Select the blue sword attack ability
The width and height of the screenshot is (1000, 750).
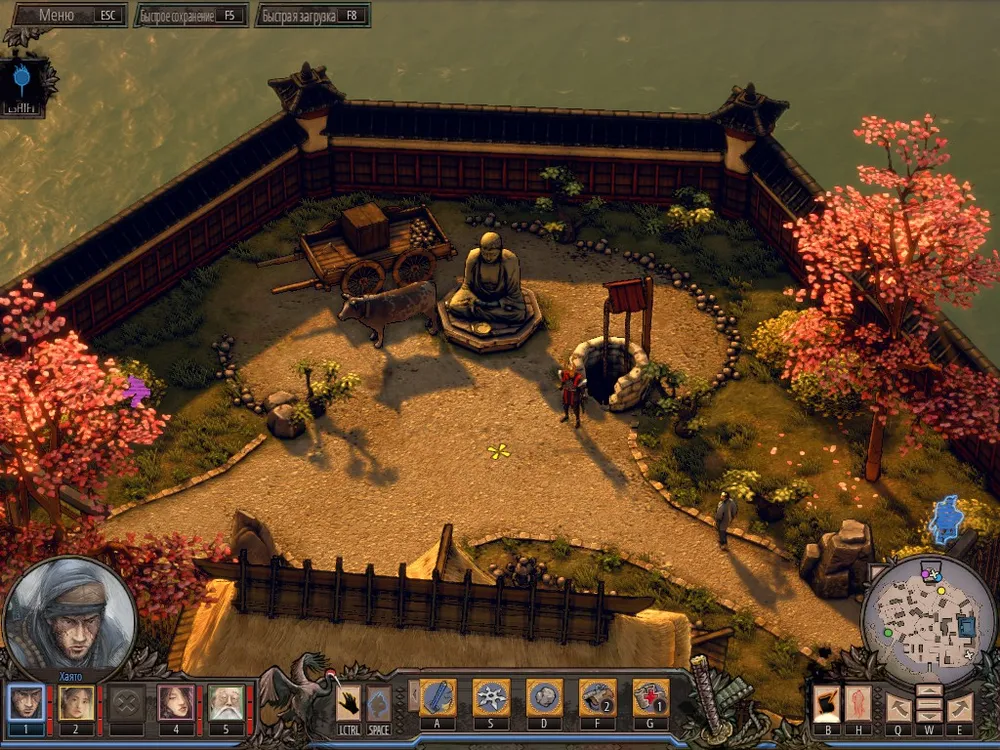point(438,697)
